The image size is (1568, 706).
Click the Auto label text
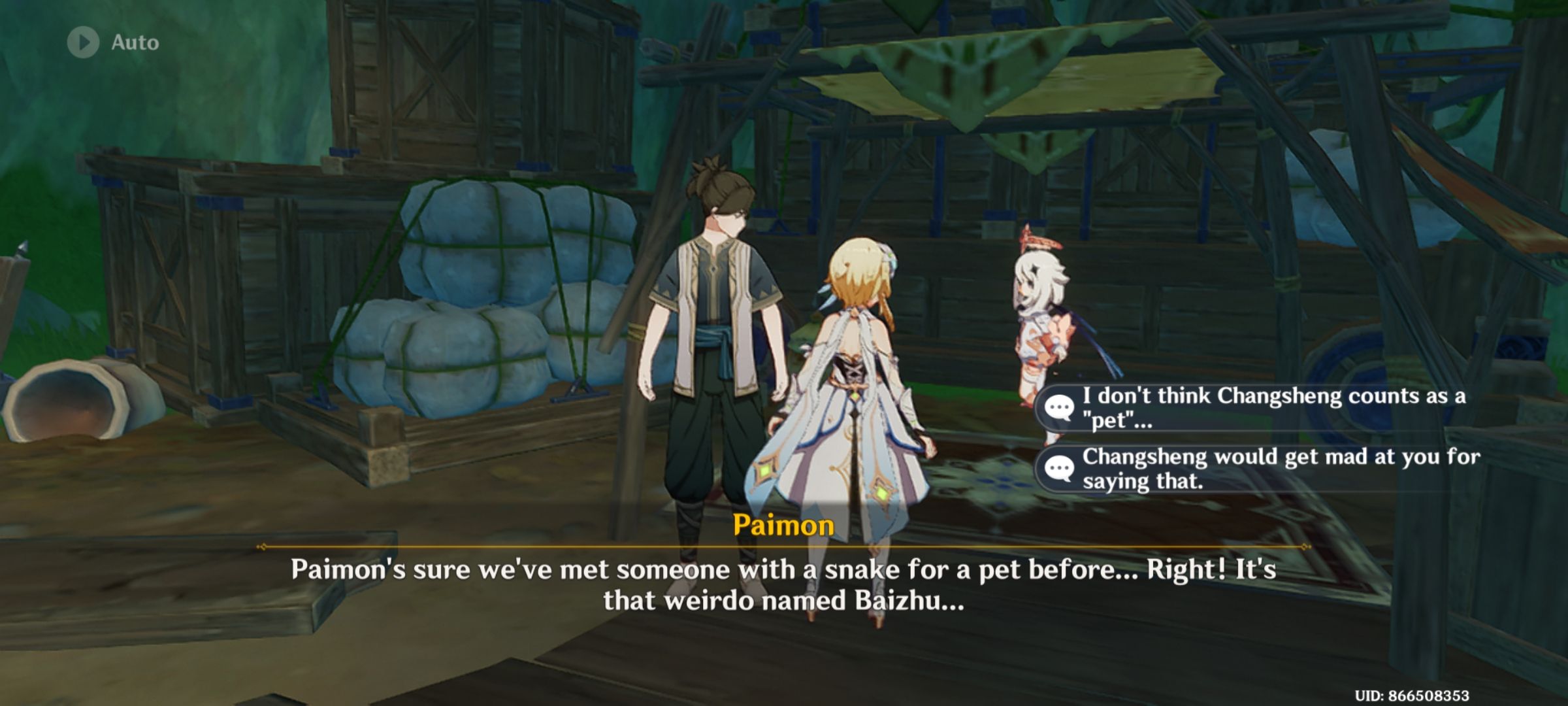coord(134,43)
